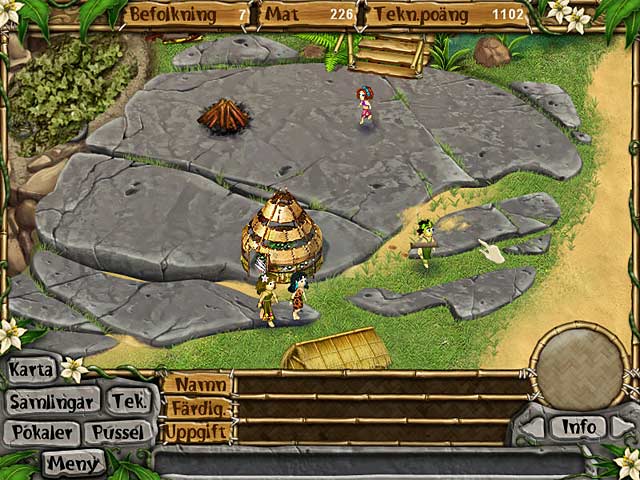
Task: View the Pokaler trophies
Action: click(x=40, y=432)
